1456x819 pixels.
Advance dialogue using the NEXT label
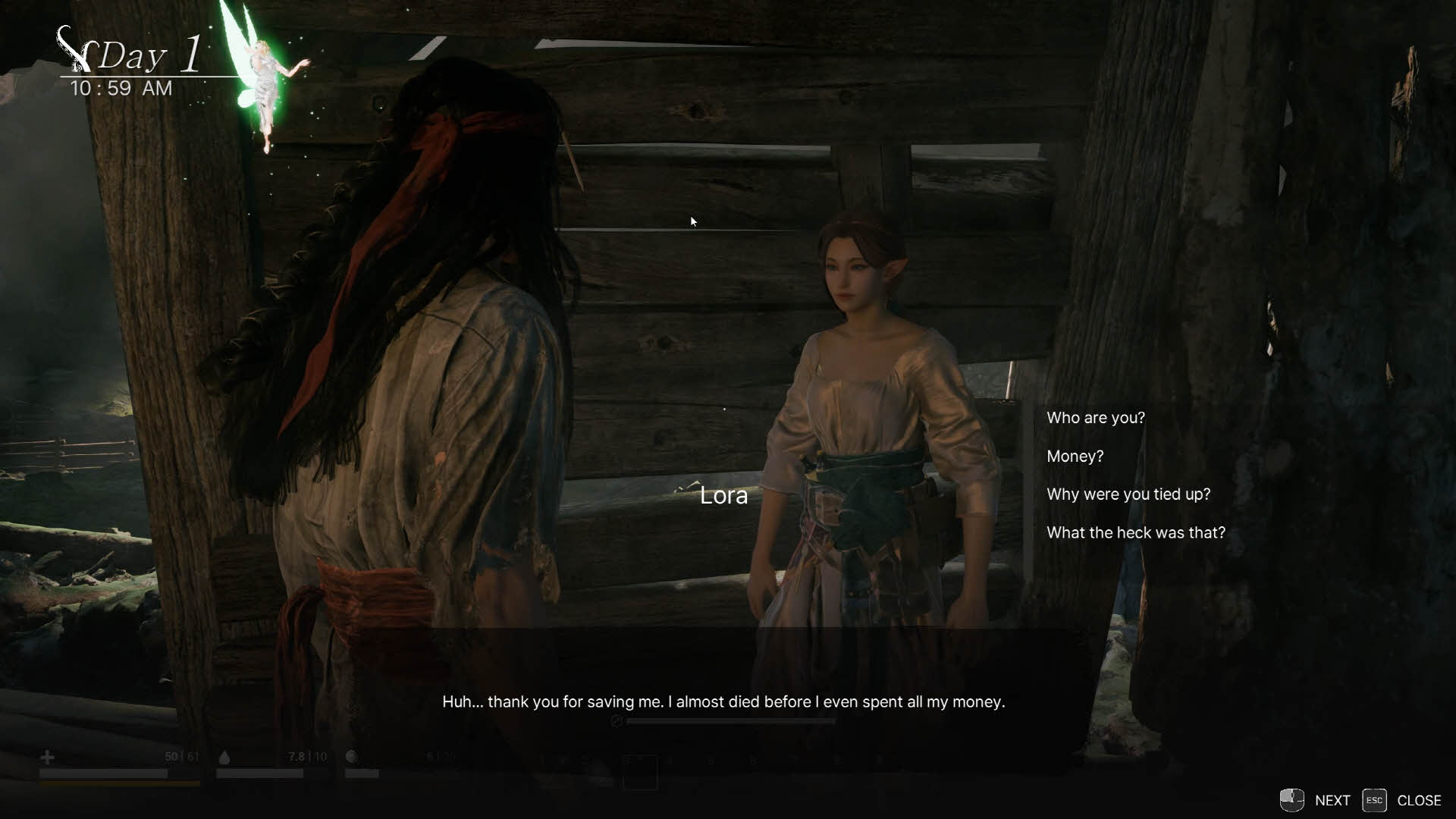(1332, 801)
